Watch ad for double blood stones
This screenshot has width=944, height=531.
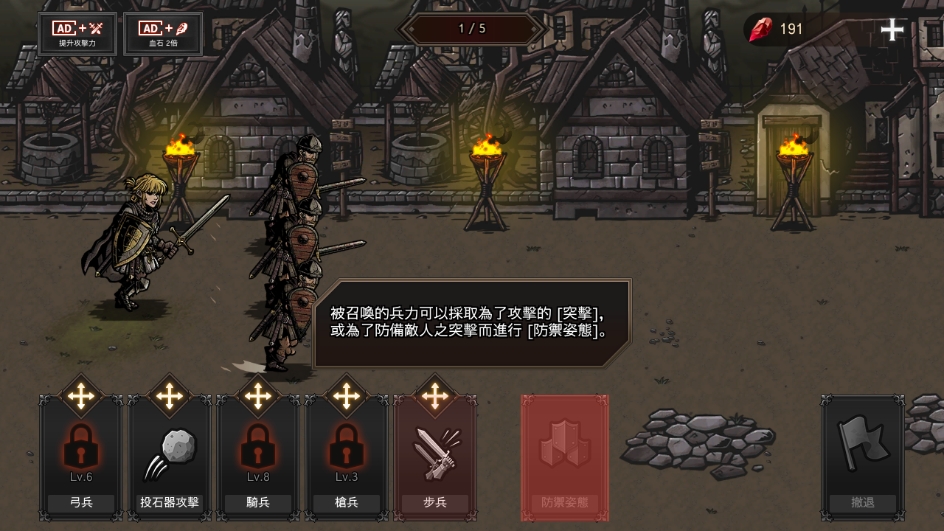(163, 33)
